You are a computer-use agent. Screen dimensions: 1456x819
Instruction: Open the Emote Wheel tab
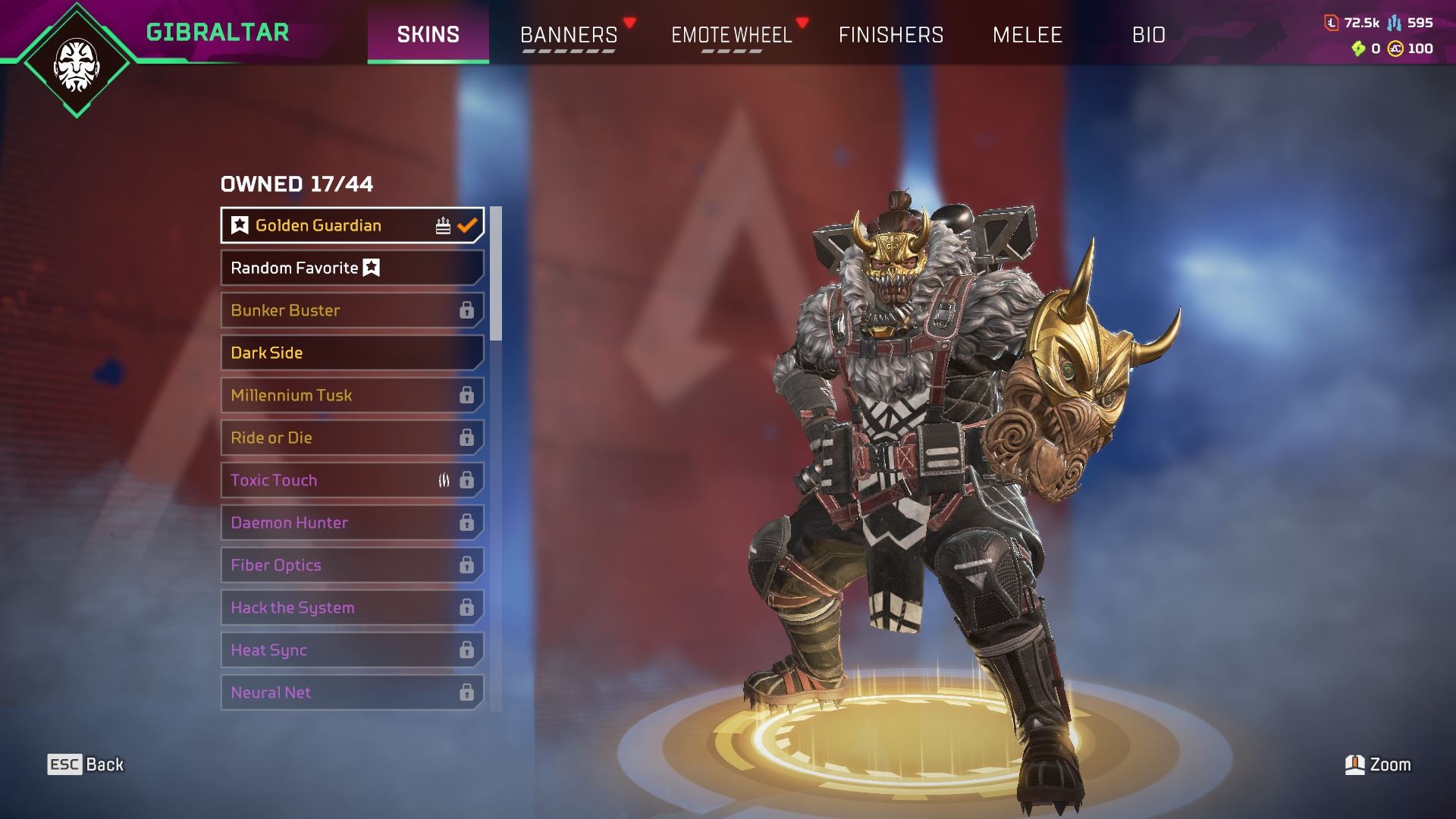pos(732,35)
